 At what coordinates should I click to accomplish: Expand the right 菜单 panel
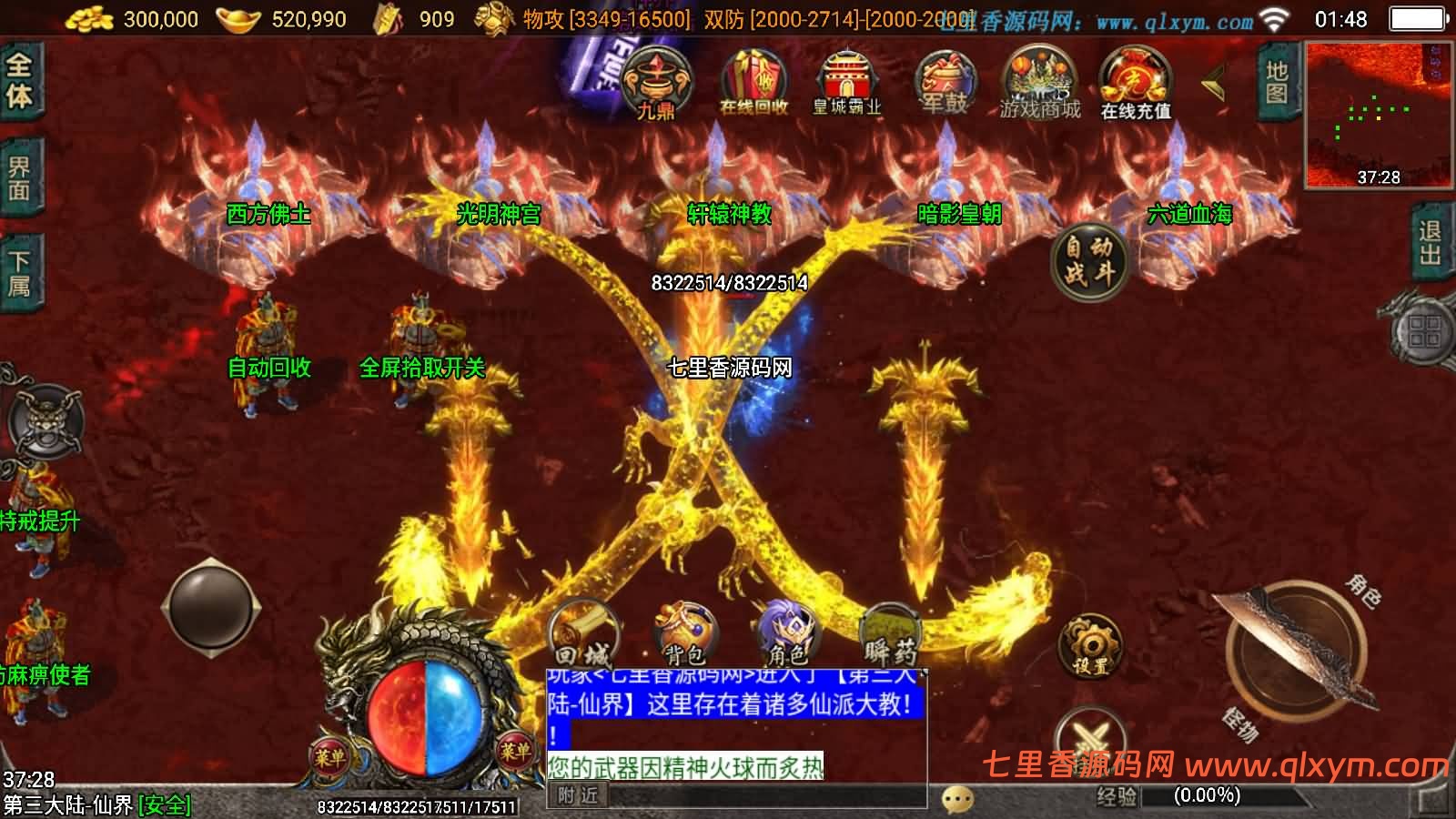point(514,753)
